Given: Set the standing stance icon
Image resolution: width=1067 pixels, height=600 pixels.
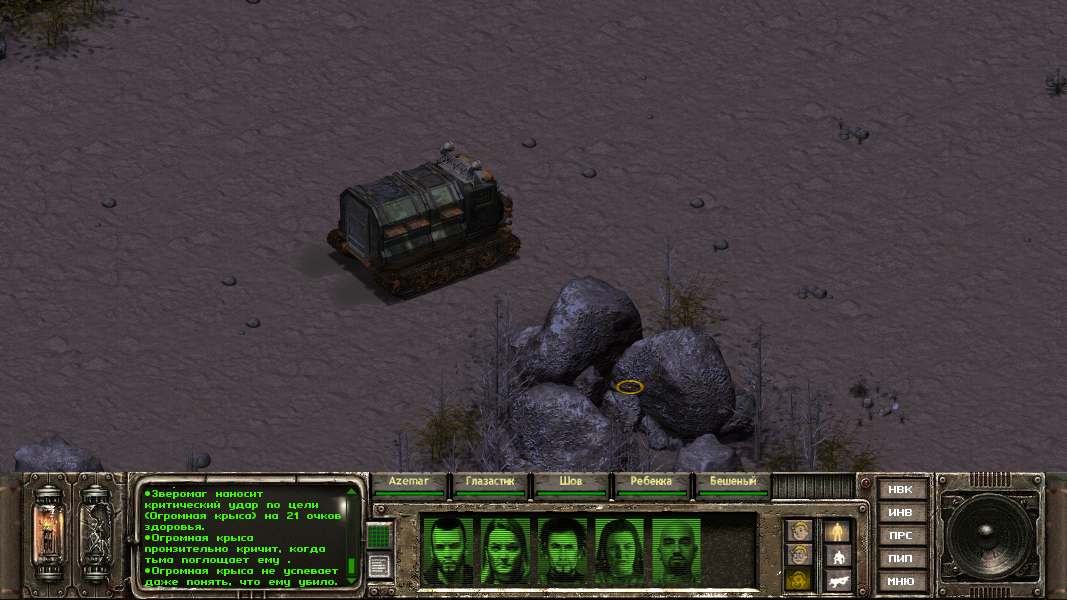Looking at the screenshot, I should coord(837,531).
